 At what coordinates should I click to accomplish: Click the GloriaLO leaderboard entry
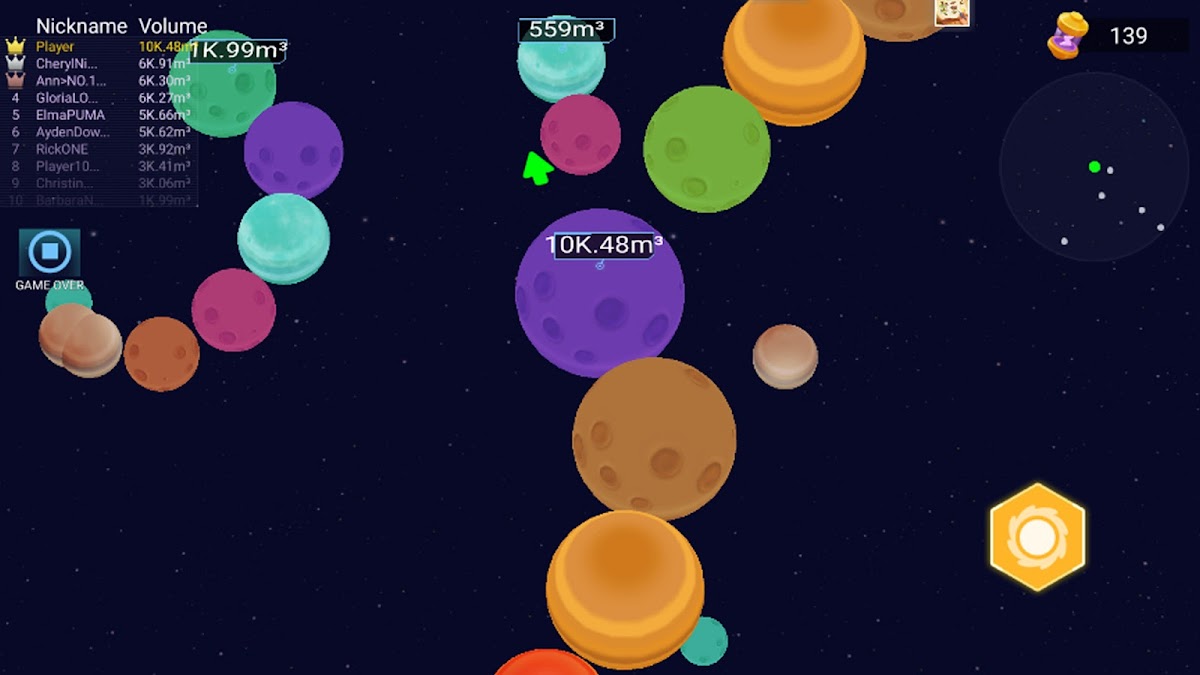coord(100,98)
